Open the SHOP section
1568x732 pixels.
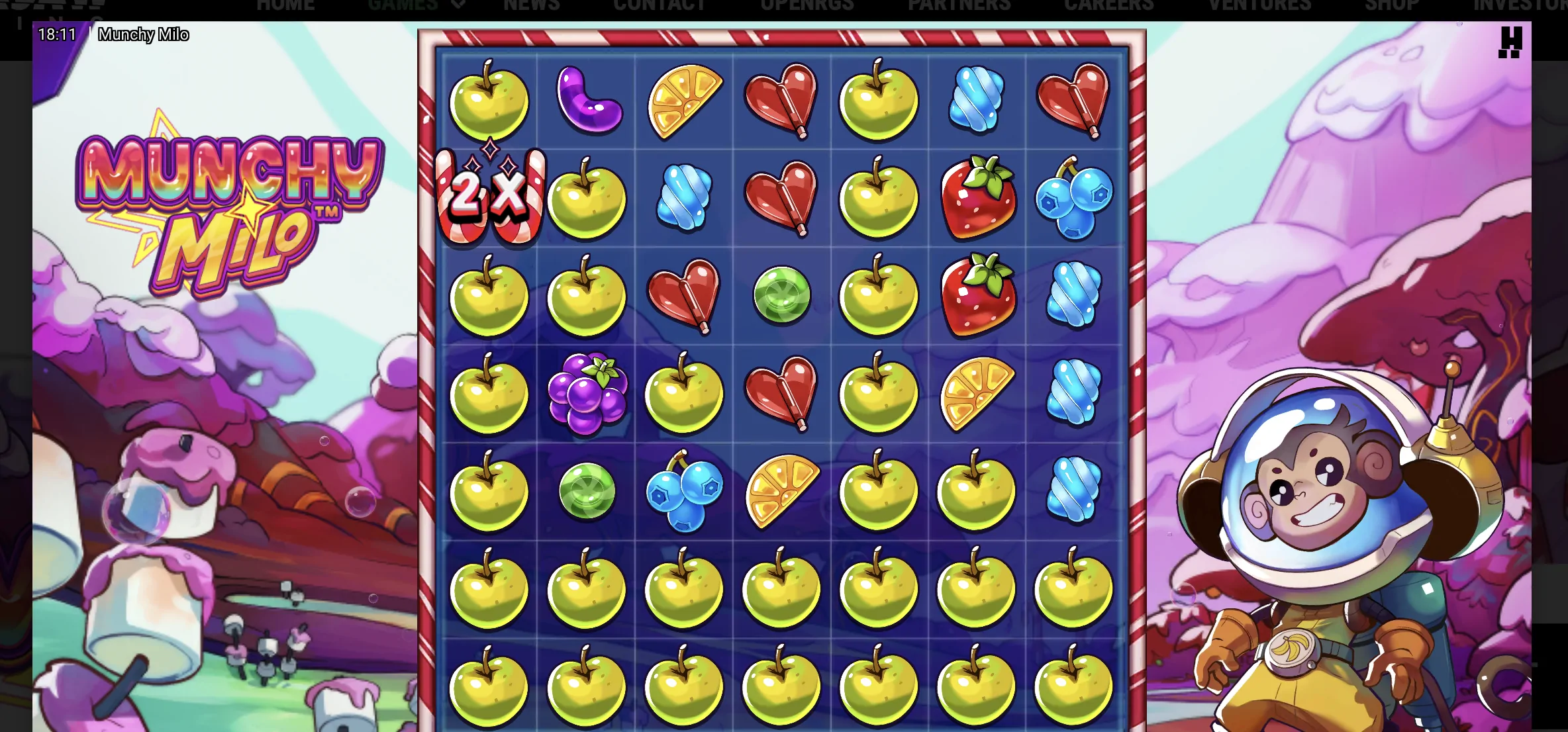1391,5
